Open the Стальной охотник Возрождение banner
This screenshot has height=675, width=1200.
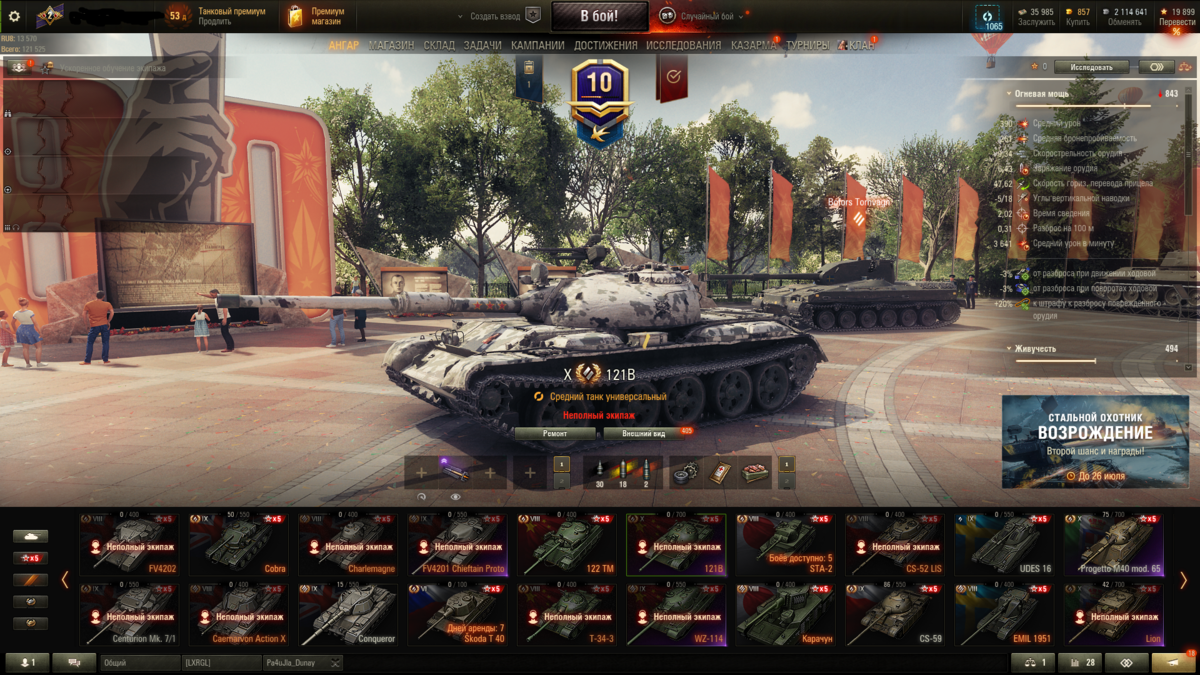coord(1093,441)
